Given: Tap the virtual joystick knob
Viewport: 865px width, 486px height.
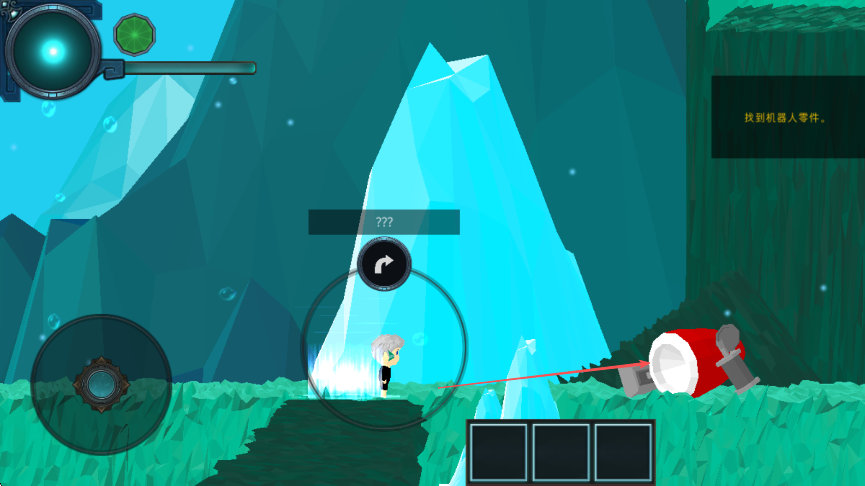Looking at the screenshot, I should [100, 383].
